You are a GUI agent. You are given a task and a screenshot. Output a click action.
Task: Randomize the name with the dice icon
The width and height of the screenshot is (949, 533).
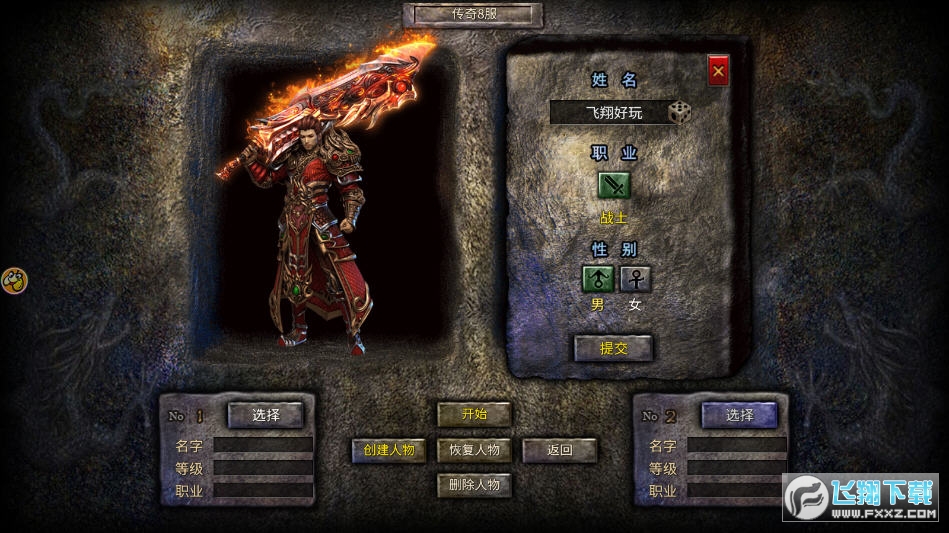pyautogui.click(x=679, y=112)
